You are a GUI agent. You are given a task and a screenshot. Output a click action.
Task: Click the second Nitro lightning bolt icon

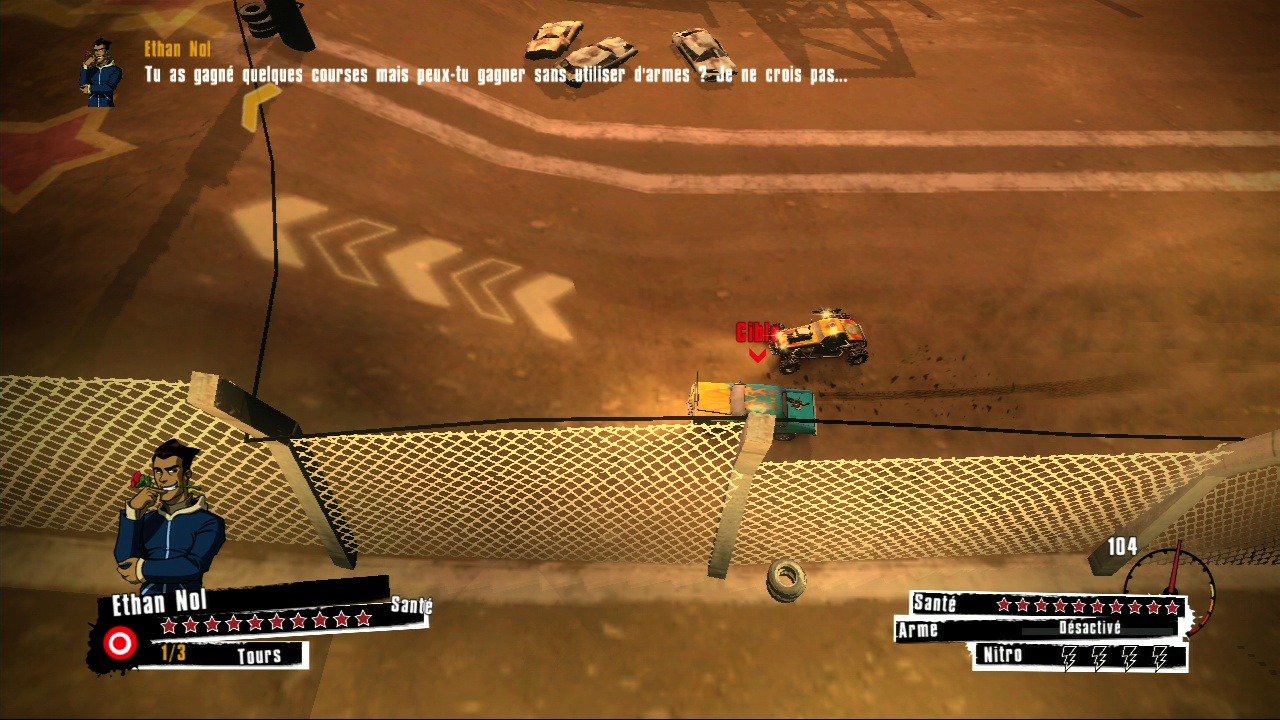[1099, 657]
